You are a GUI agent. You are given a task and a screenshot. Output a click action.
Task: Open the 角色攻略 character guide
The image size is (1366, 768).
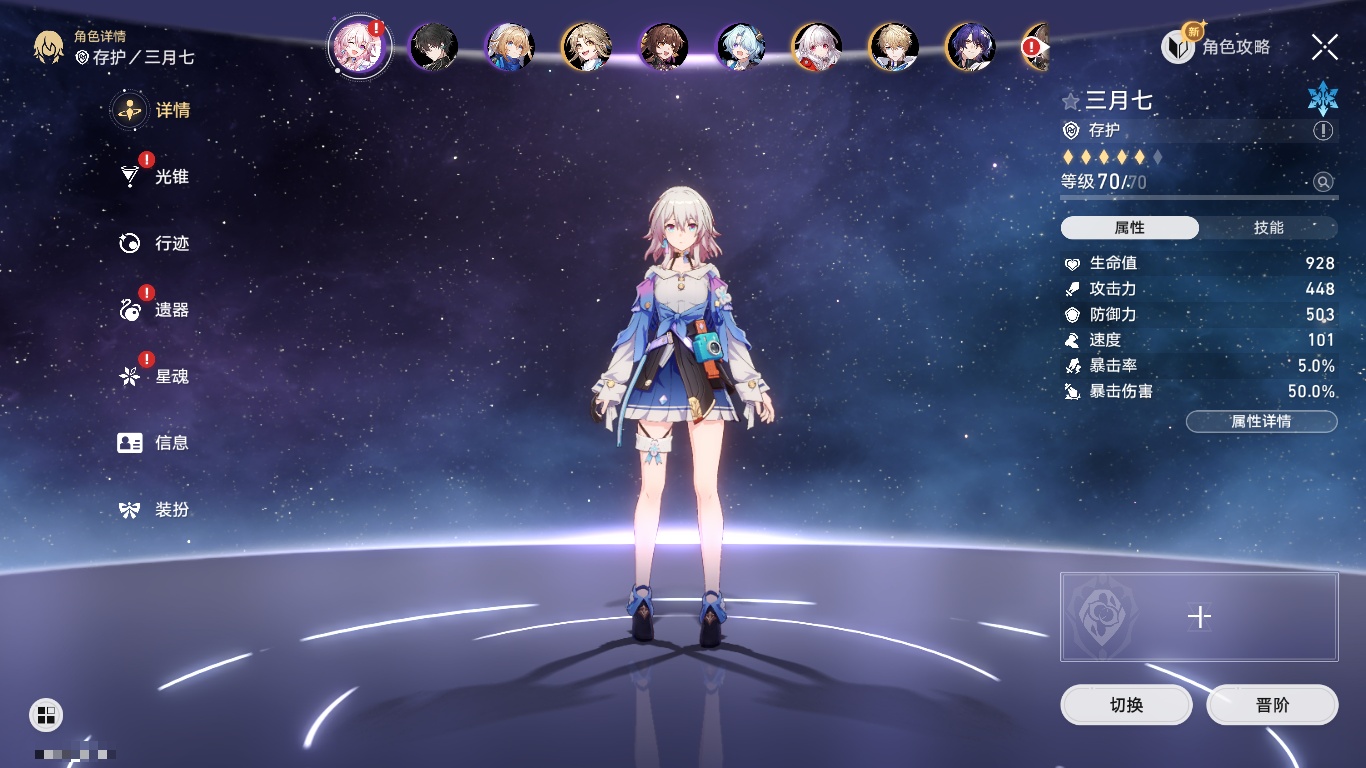(x=1216, y=47)
